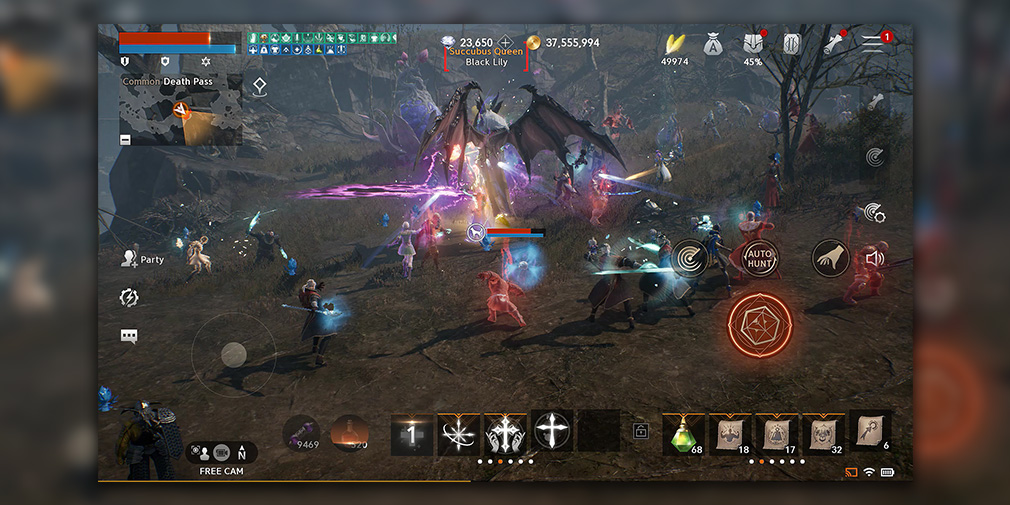The width and height of the screenshot is (1010, 505).
Task: Activate the plain cross skill
Action: coord(552,432)
